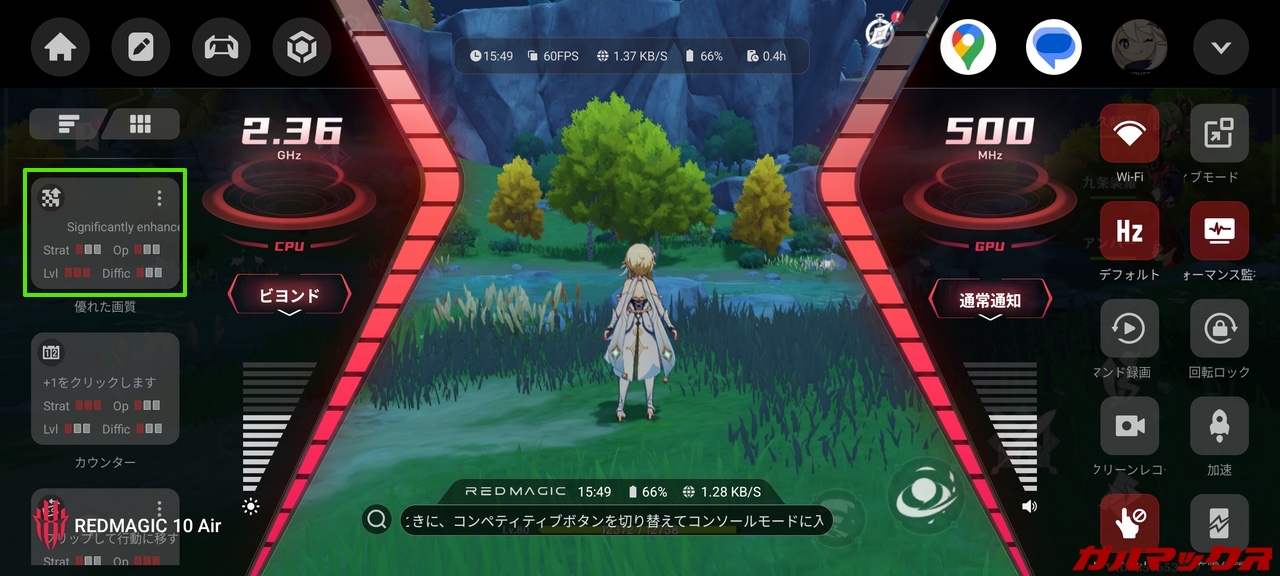This screenshot has width=1280, height=576.
Task: Collapse the overlay with the down-arrow button
Action: (1221, 48)
